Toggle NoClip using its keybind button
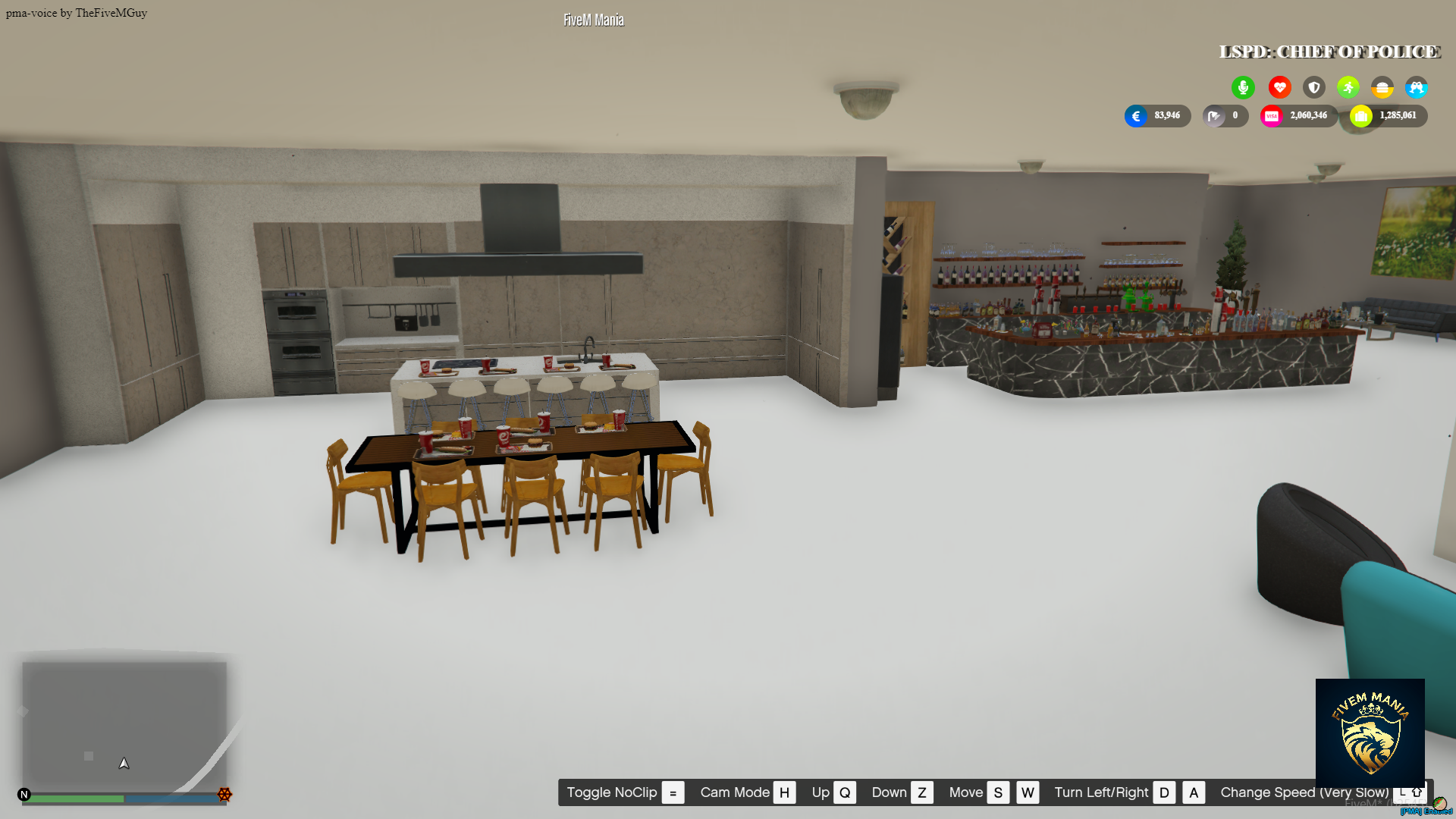This screenshot has height=819, width=1456. (672, 792)
